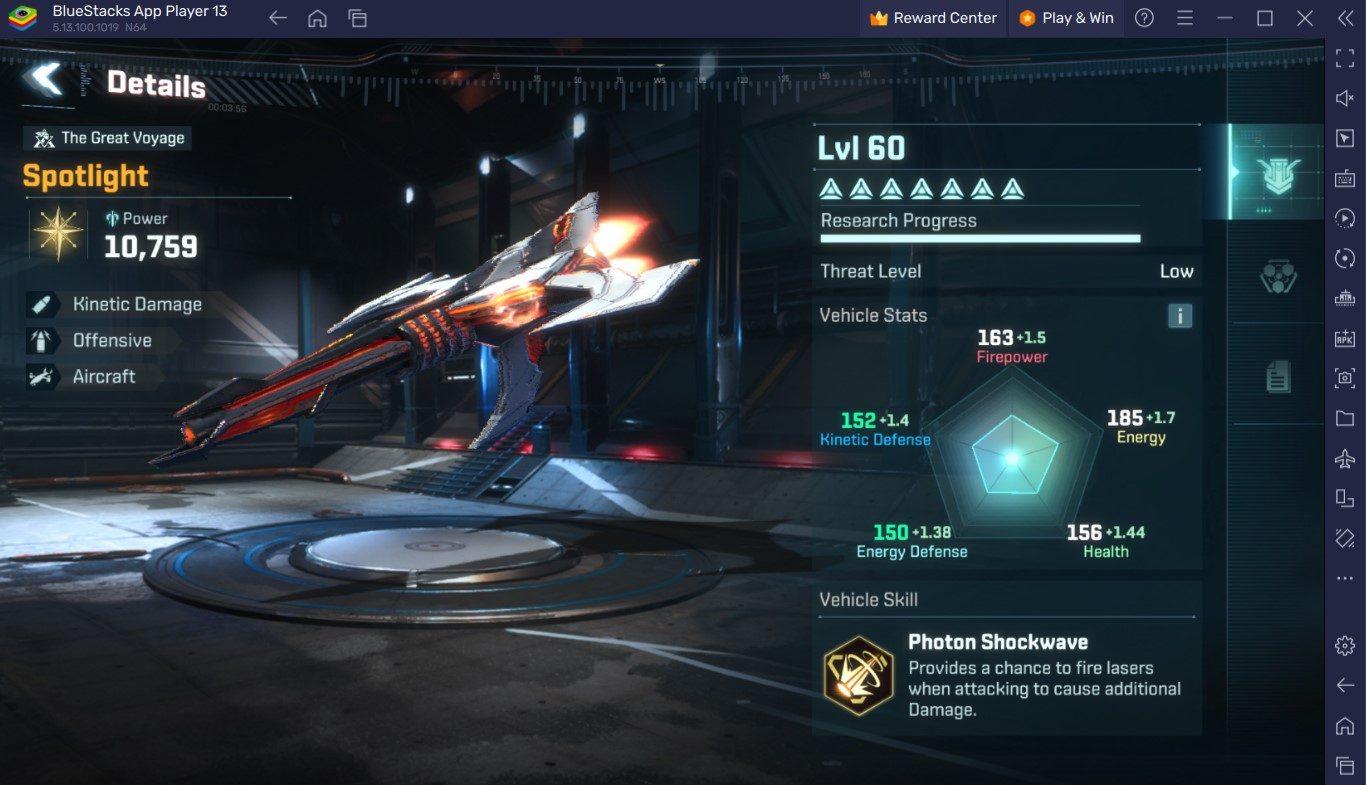Open BlueStacks settings gear icon
The height and width of the screenshot is (785, 1366).
1345,645
